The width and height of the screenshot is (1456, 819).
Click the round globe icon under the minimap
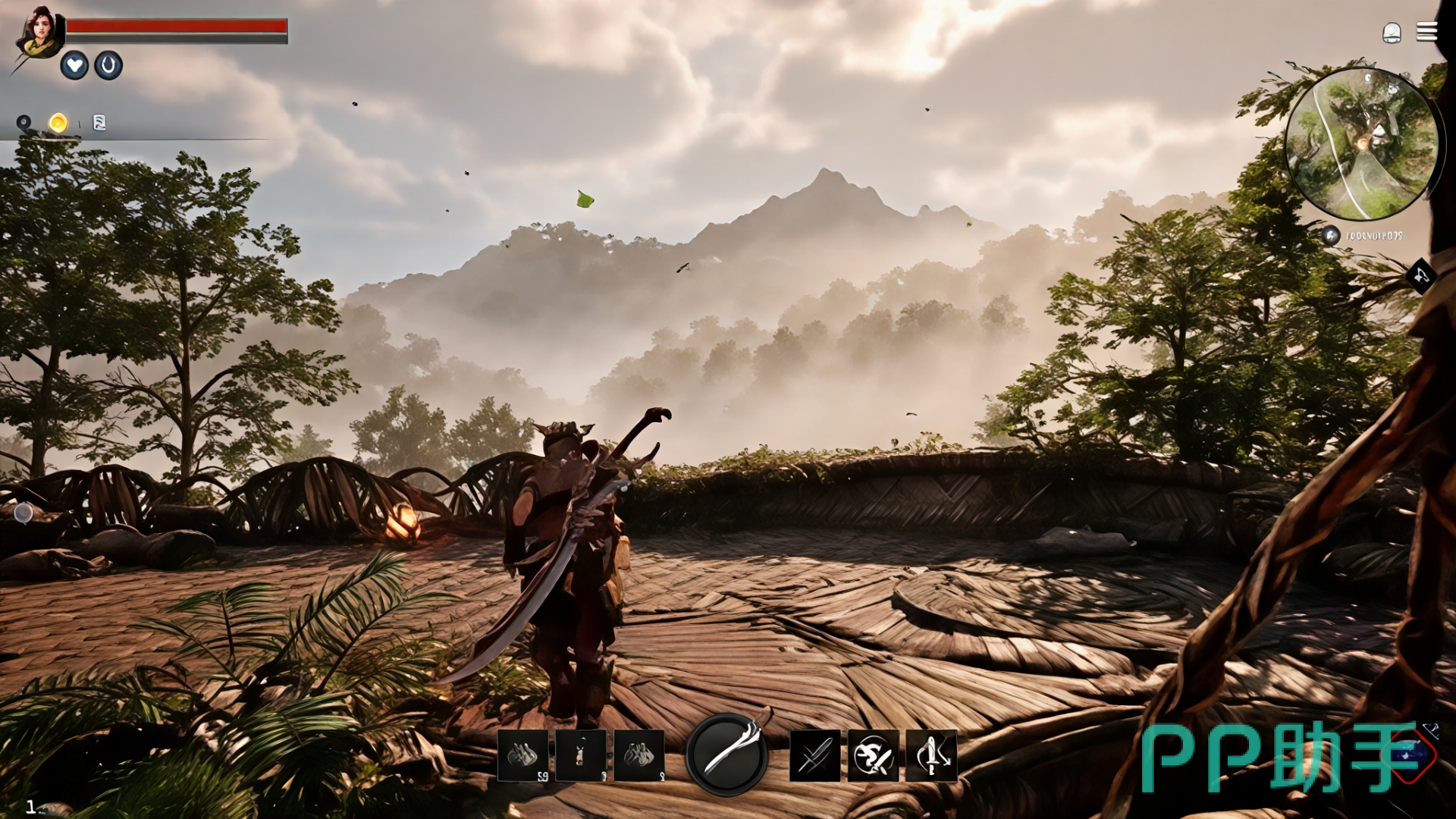1331,235
